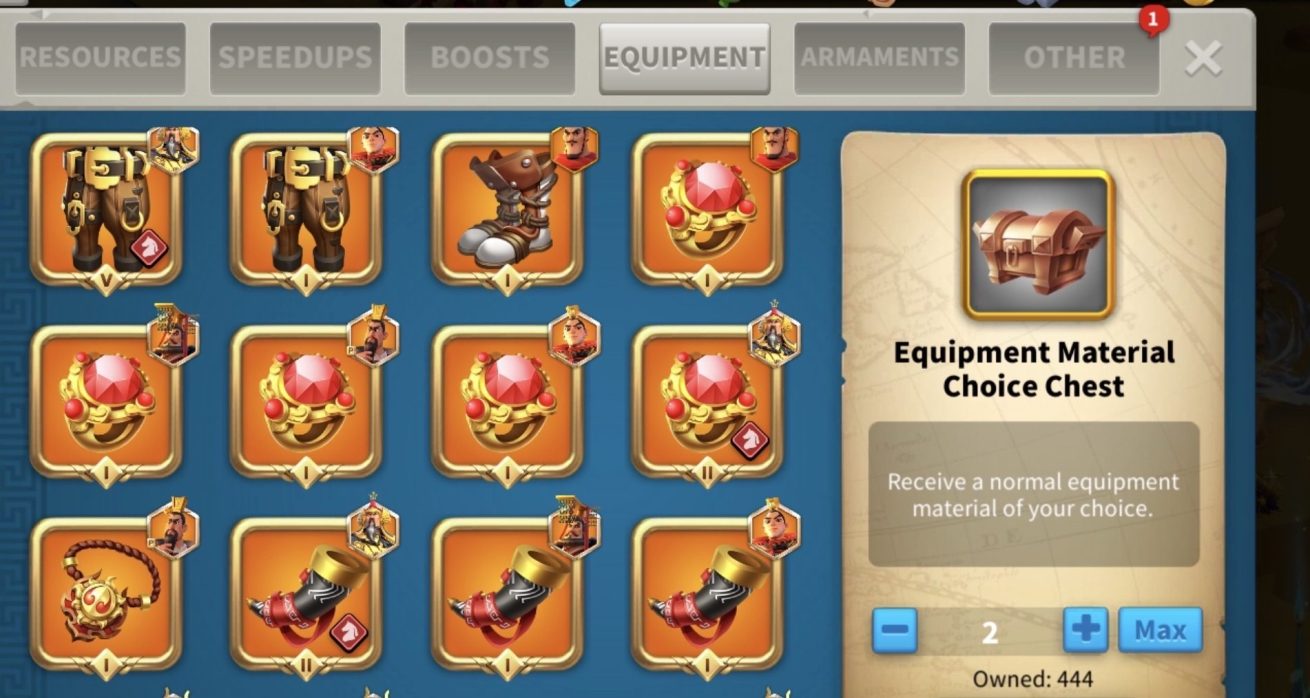Viewport: 1310px width, 698px height.
Task: Select the tier V brown pants item
Action: point(106,209)
